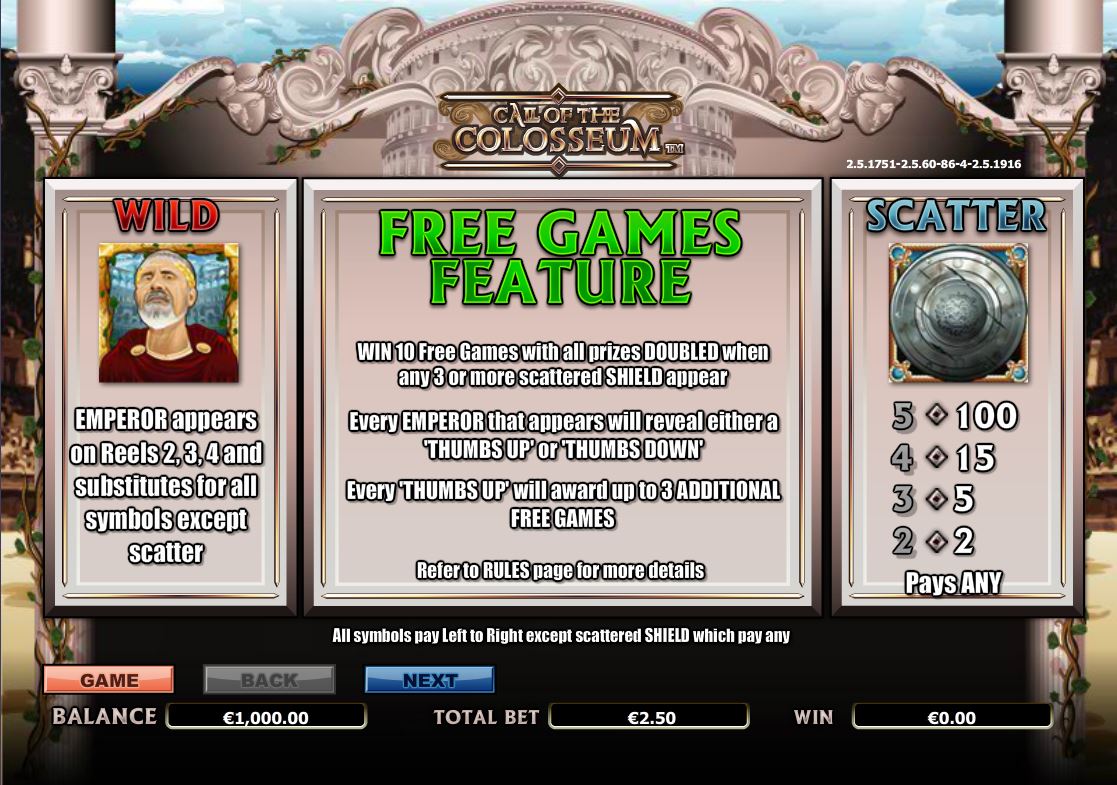Return to the game with GAME button
Image resolution: width=1117 pixels, height=785 pixels.
(x=109, y=680)
